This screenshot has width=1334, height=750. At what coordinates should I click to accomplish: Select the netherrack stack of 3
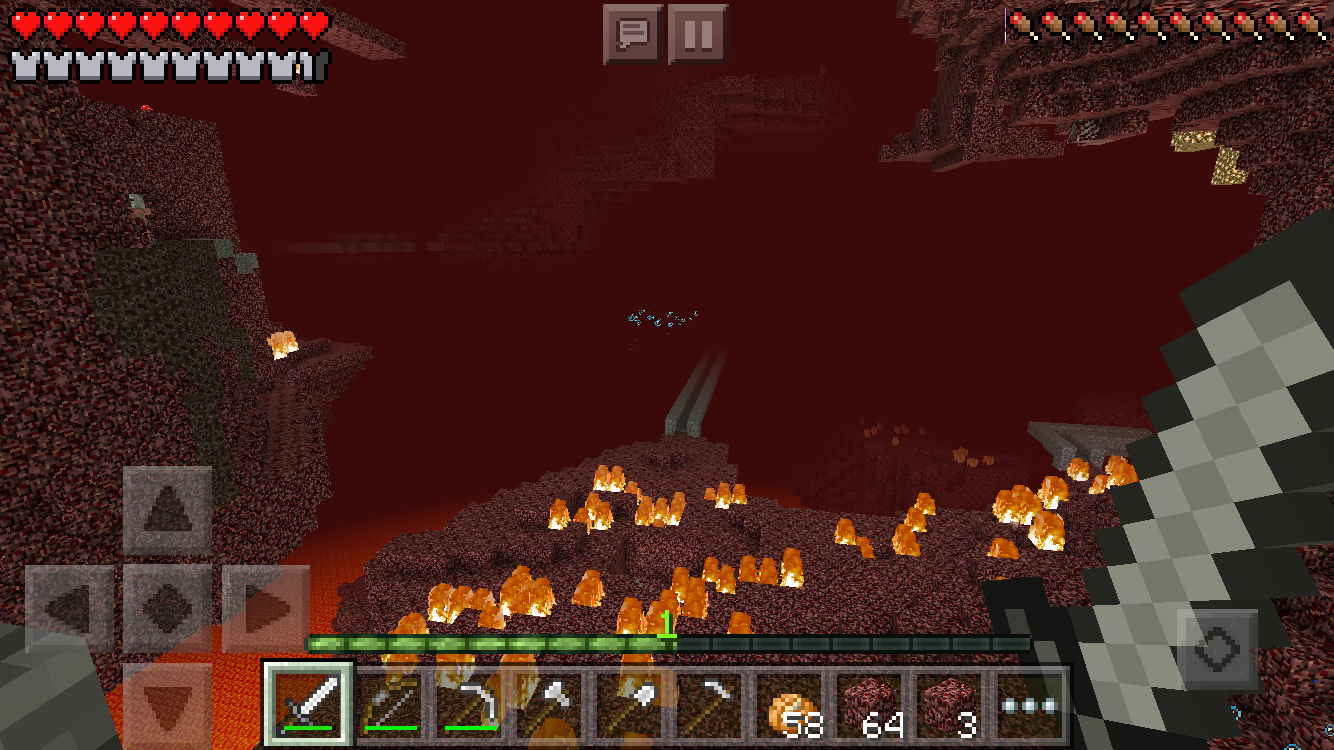(x=957, y=704)
